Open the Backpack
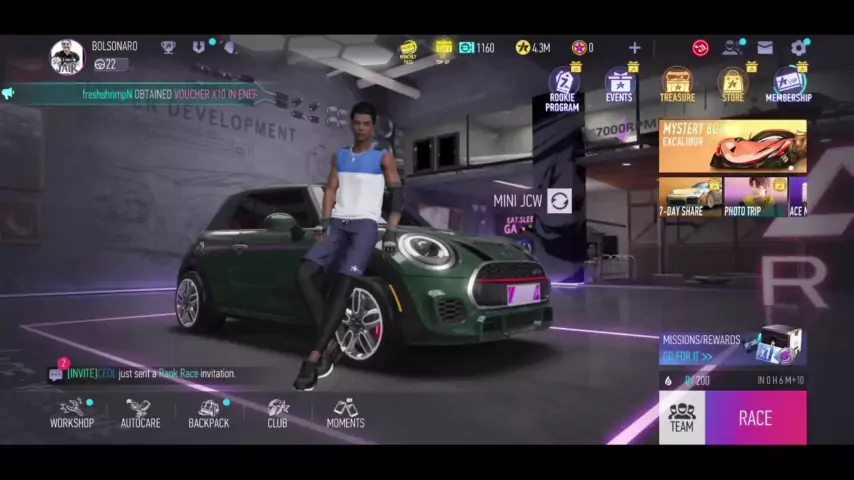 (209, 413)
